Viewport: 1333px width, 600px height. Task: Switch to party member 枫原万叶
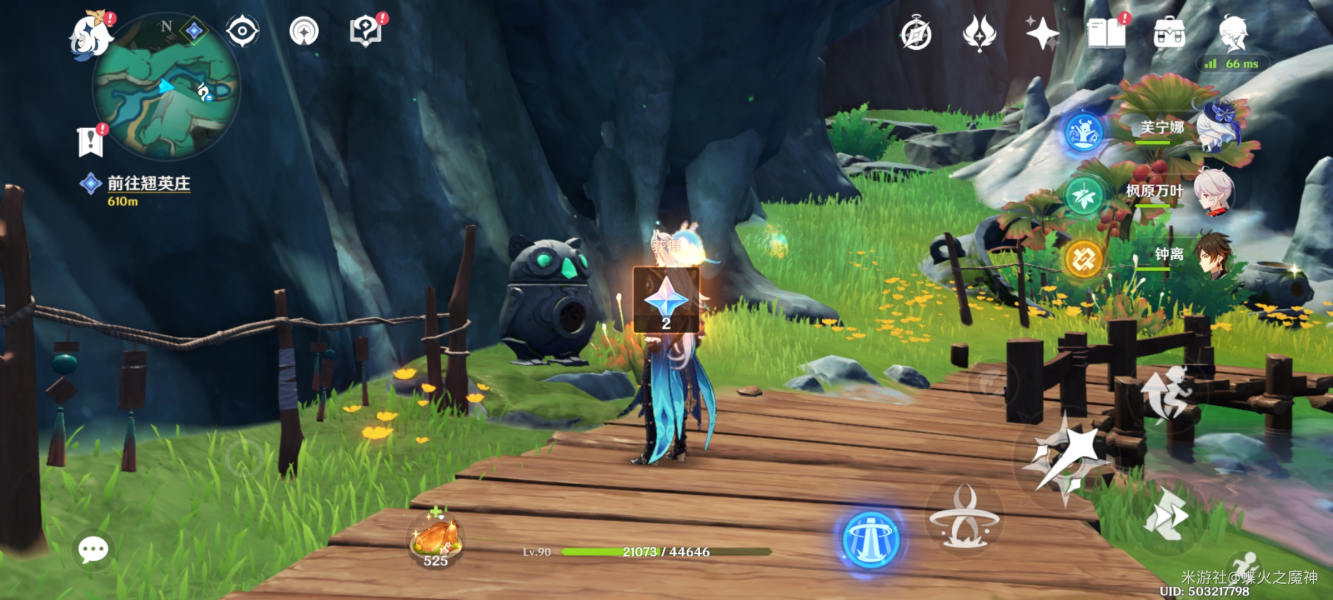(1216, 191)
